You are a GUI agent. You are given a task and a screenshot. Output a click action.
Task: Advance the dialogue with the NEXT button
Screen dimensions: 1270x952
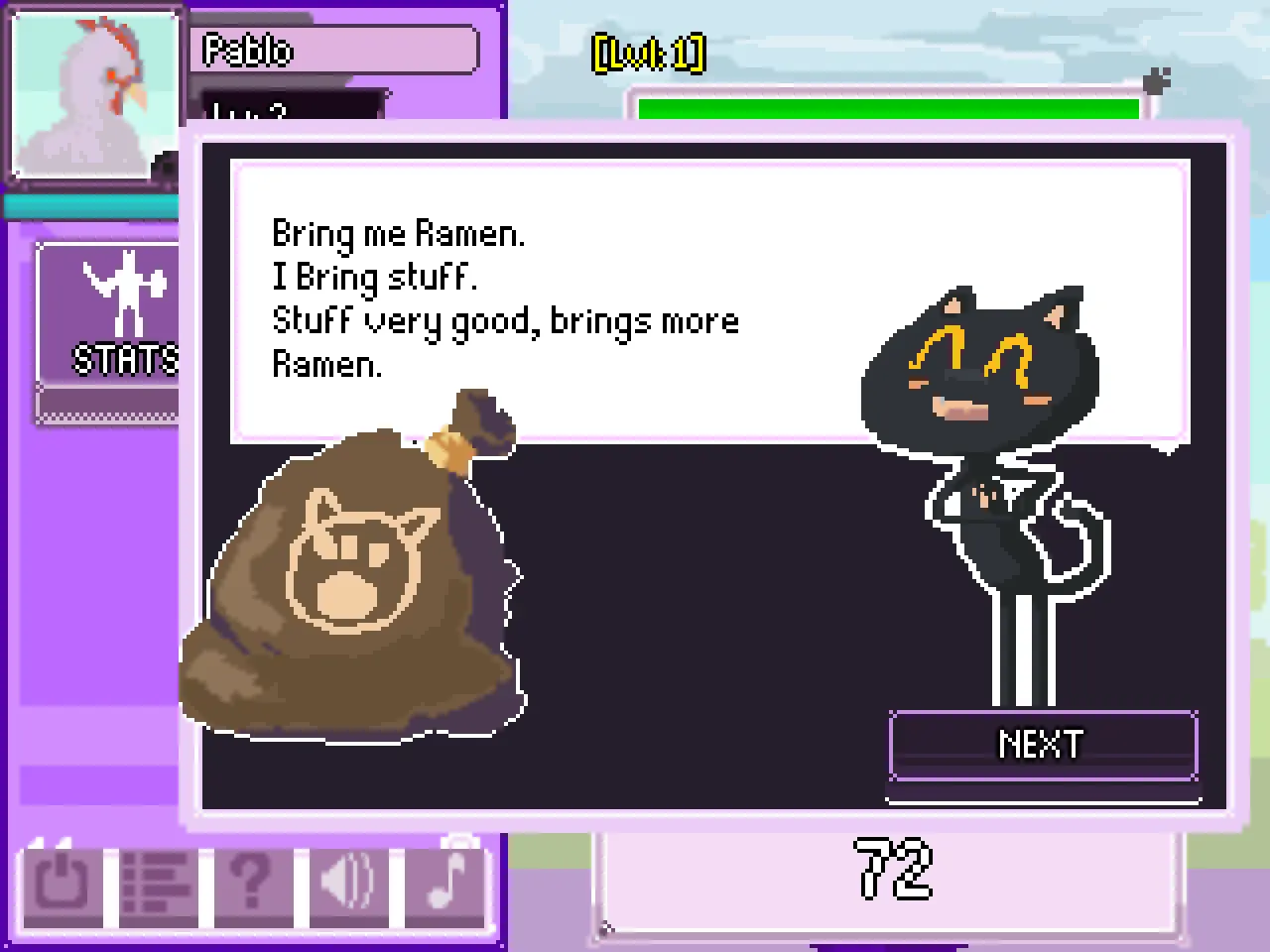point(1043,746)
